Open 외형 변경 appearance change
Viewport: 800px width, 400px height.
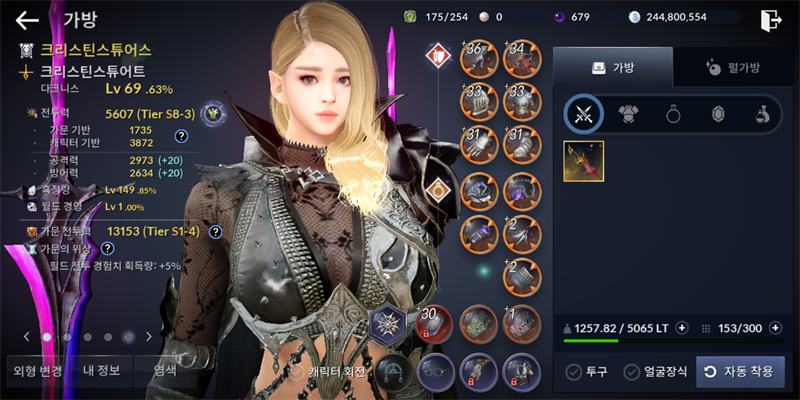click(38, 371)
